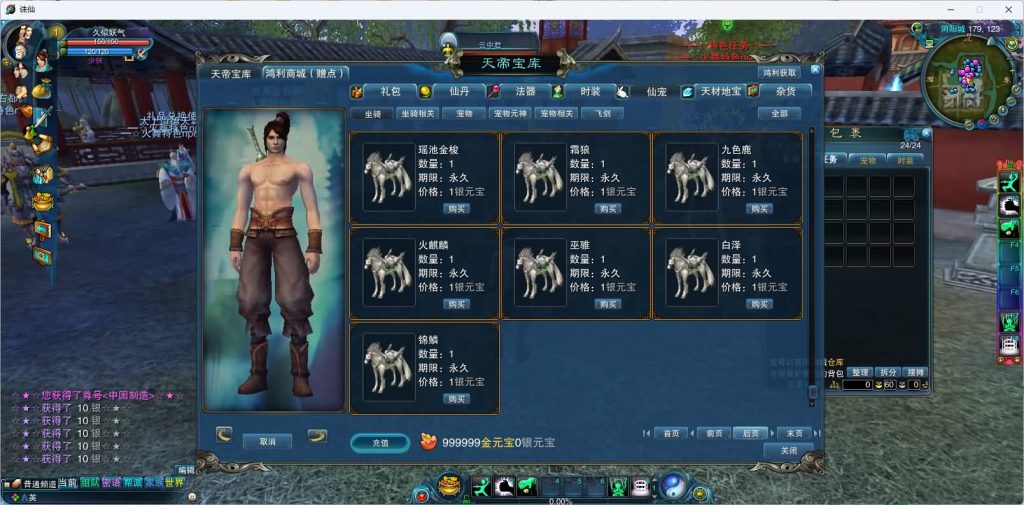Purchase the 锦鳞 mount

(456, 399)
